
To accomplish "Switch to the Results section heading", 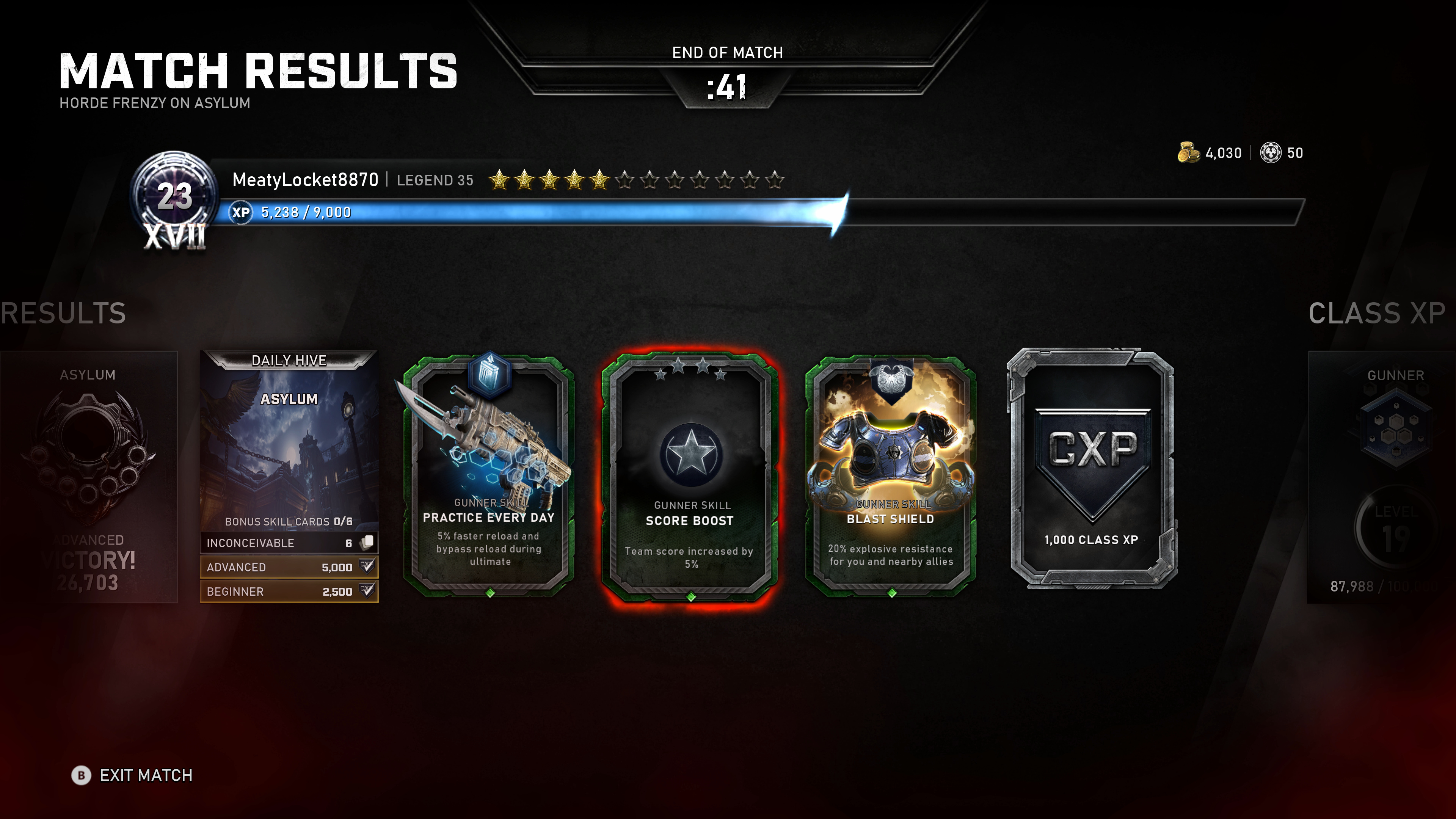I will (x=63, y=313).
